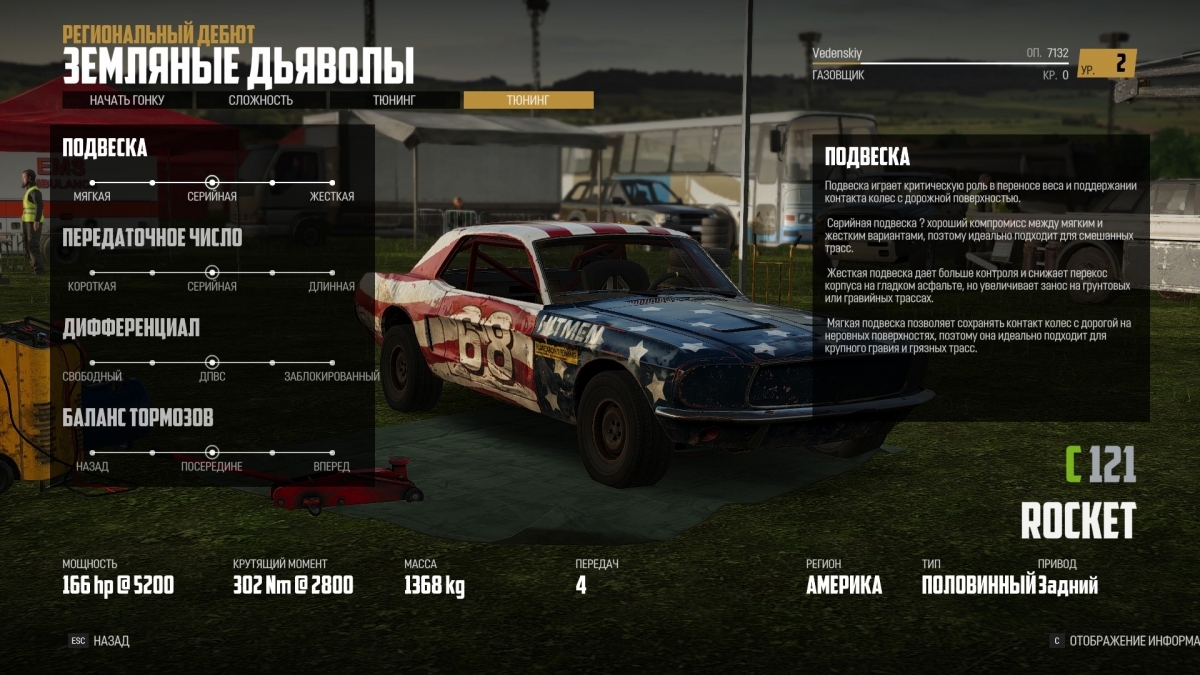Set suspension to МЯГКАЯ
This screenshot has height=675, width=1200.
(x=92, y=183)
